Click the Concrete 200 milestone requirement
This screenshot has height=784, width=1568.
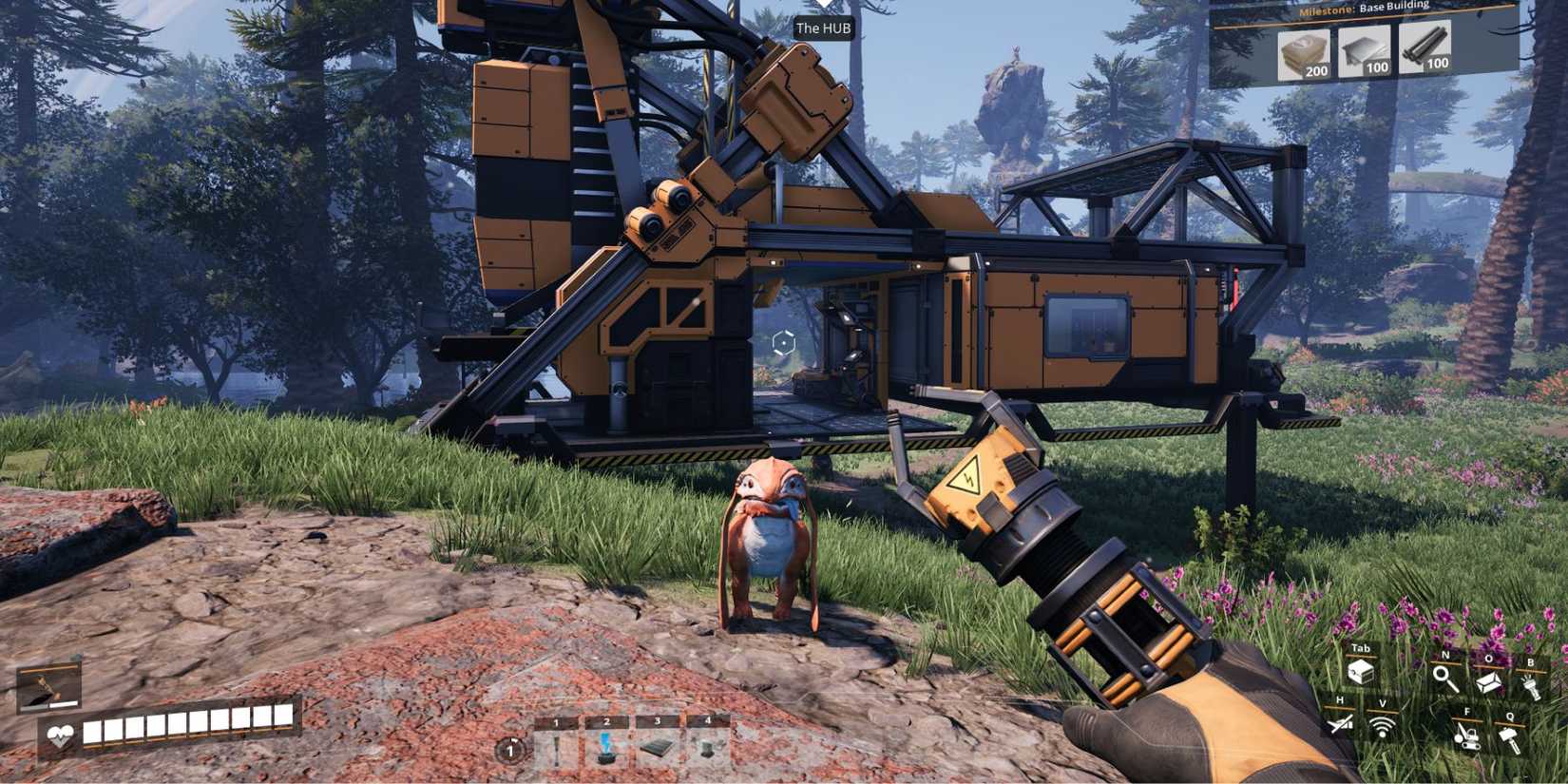(1302, 52)
